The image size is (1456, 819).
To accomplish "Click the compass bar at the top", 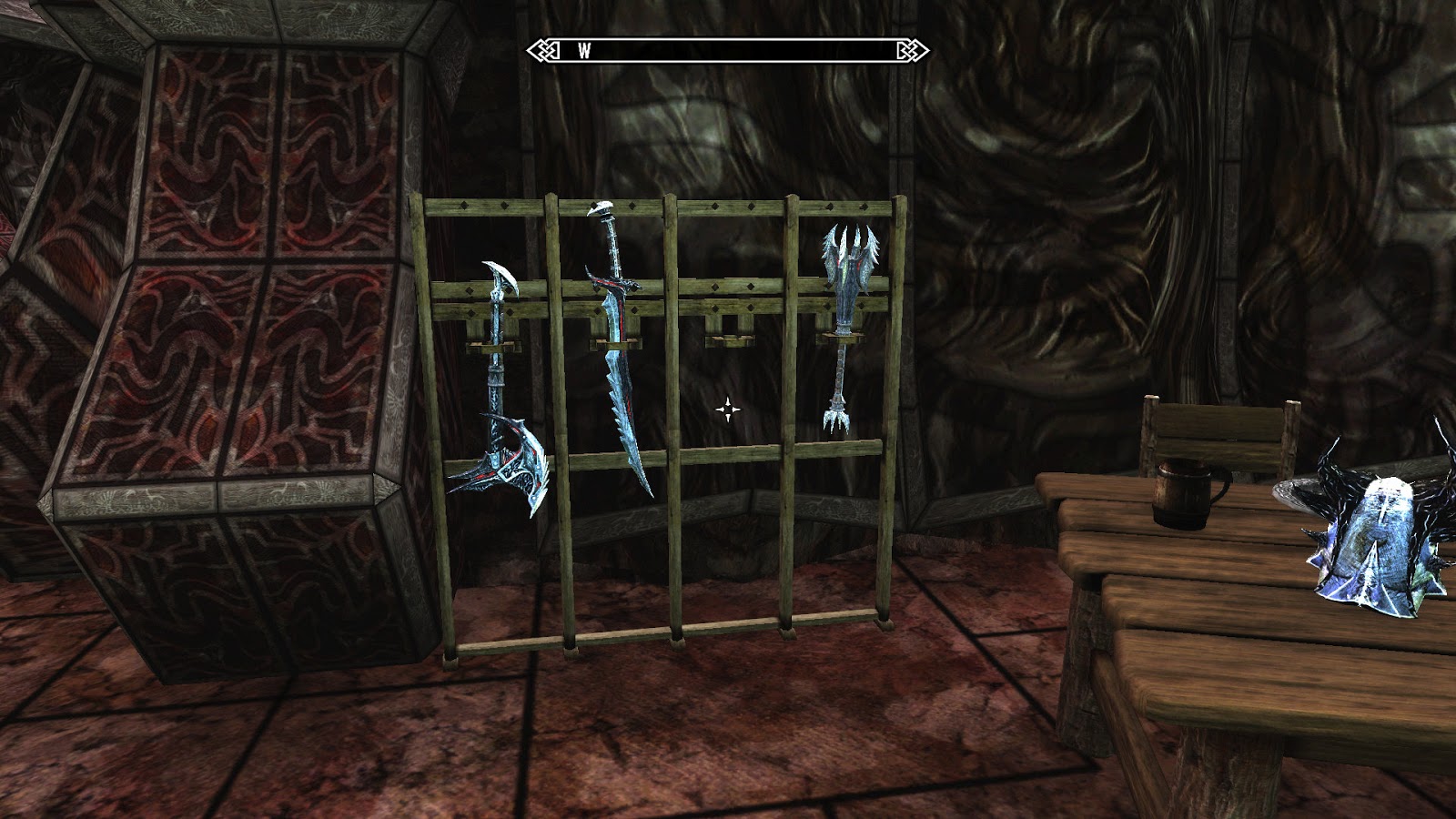I will point(728,52).
